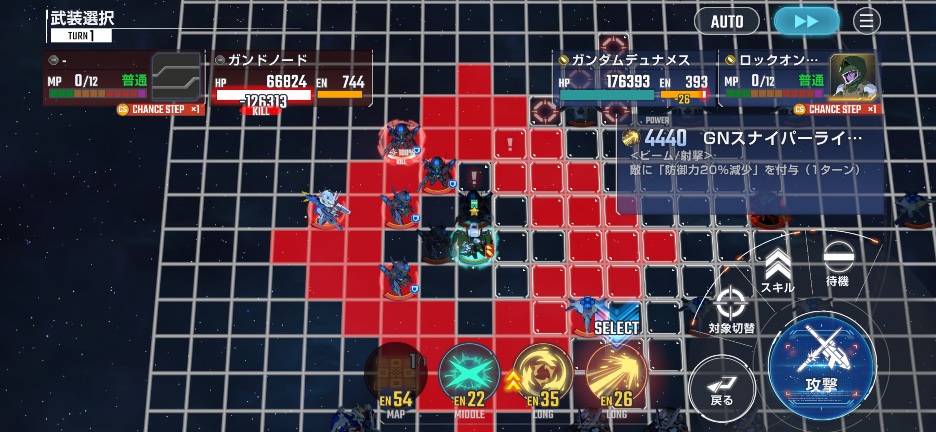This screenshot has width=936, height=432.
Task: Toggle AUTO battle mode
Action: coord(727,20)
